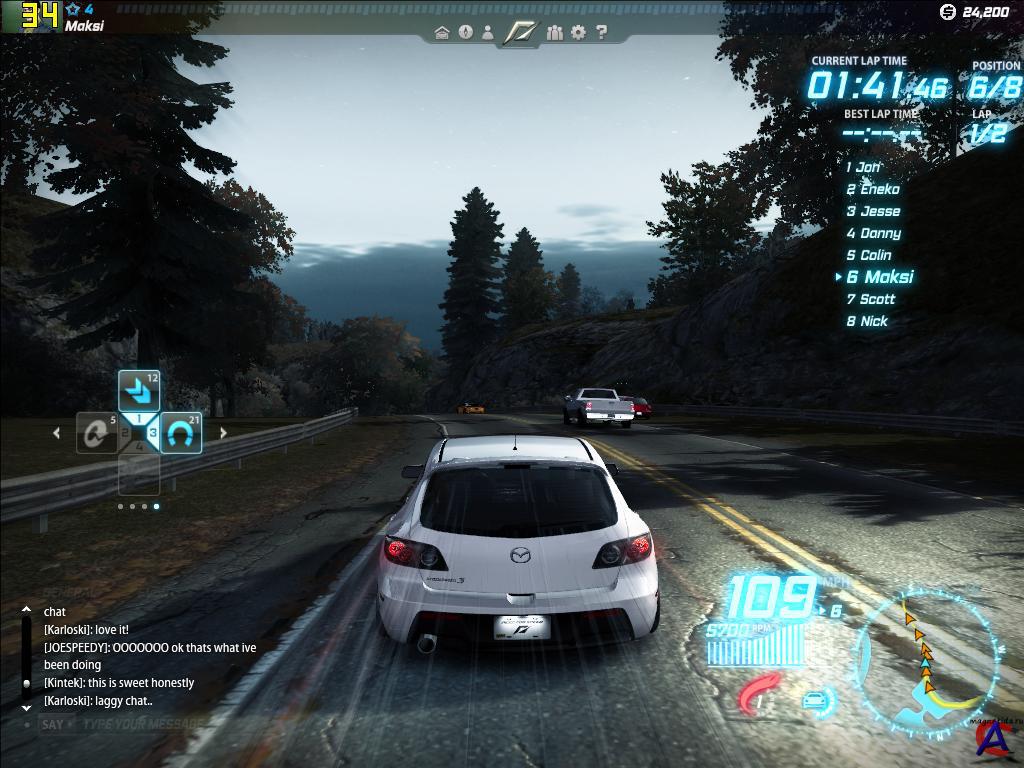Screen dimensions: 1024x768
Task: Open the friends group icon
Action: tap(556, 33)
